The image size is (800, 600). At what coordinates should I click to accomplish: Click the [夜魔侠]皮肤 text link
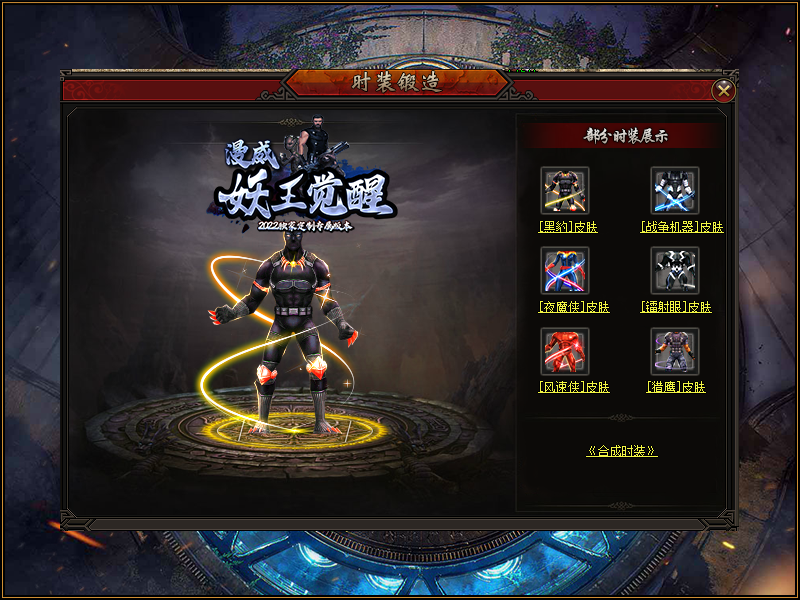574,307
